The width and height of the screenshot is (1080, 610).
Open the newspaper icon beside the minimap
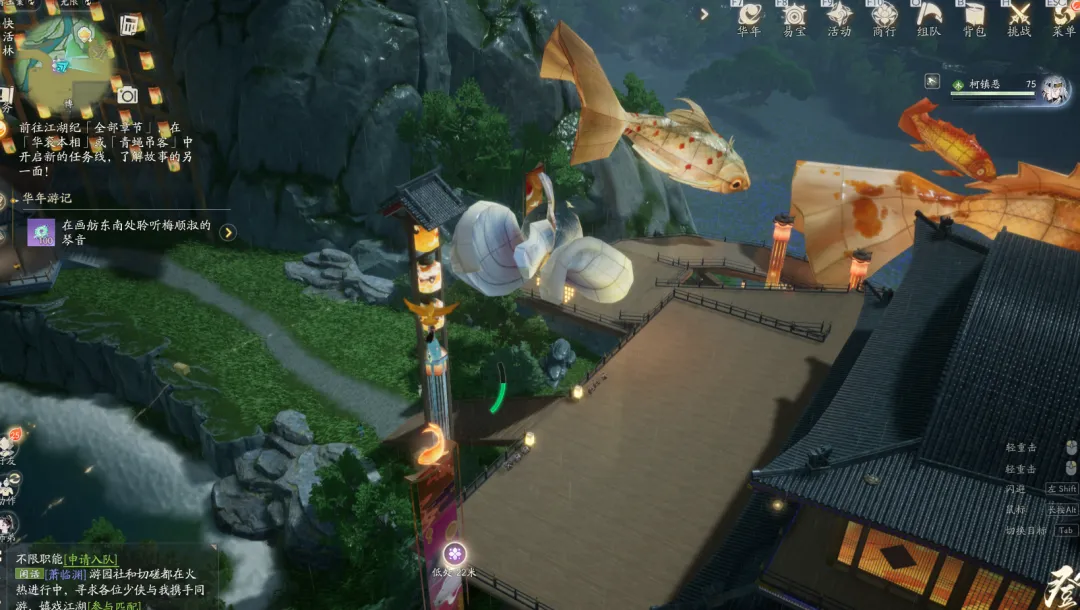pyautogui.click(x=130, y=24)
